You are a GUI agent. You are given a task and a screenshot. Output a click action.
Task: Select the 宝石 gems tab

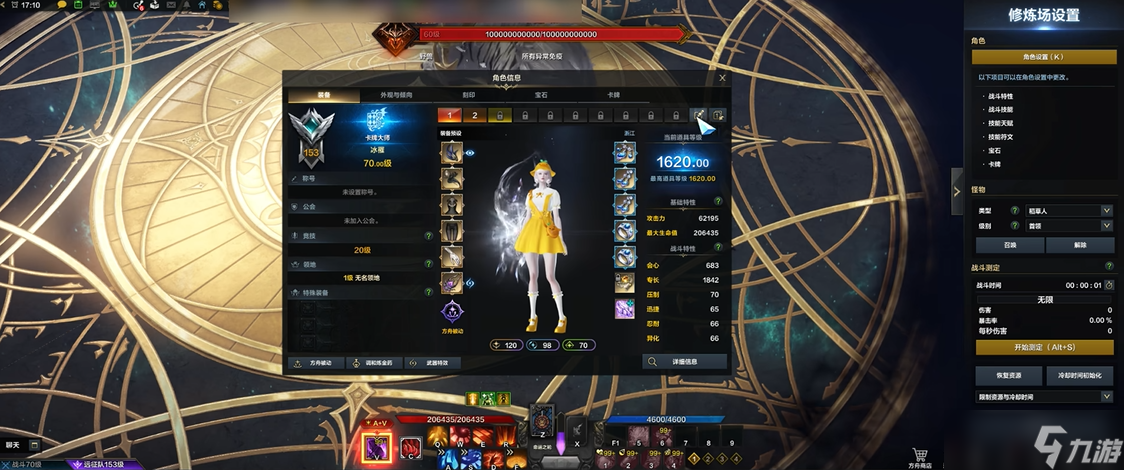pyautogui.click(x=541, y=95)
